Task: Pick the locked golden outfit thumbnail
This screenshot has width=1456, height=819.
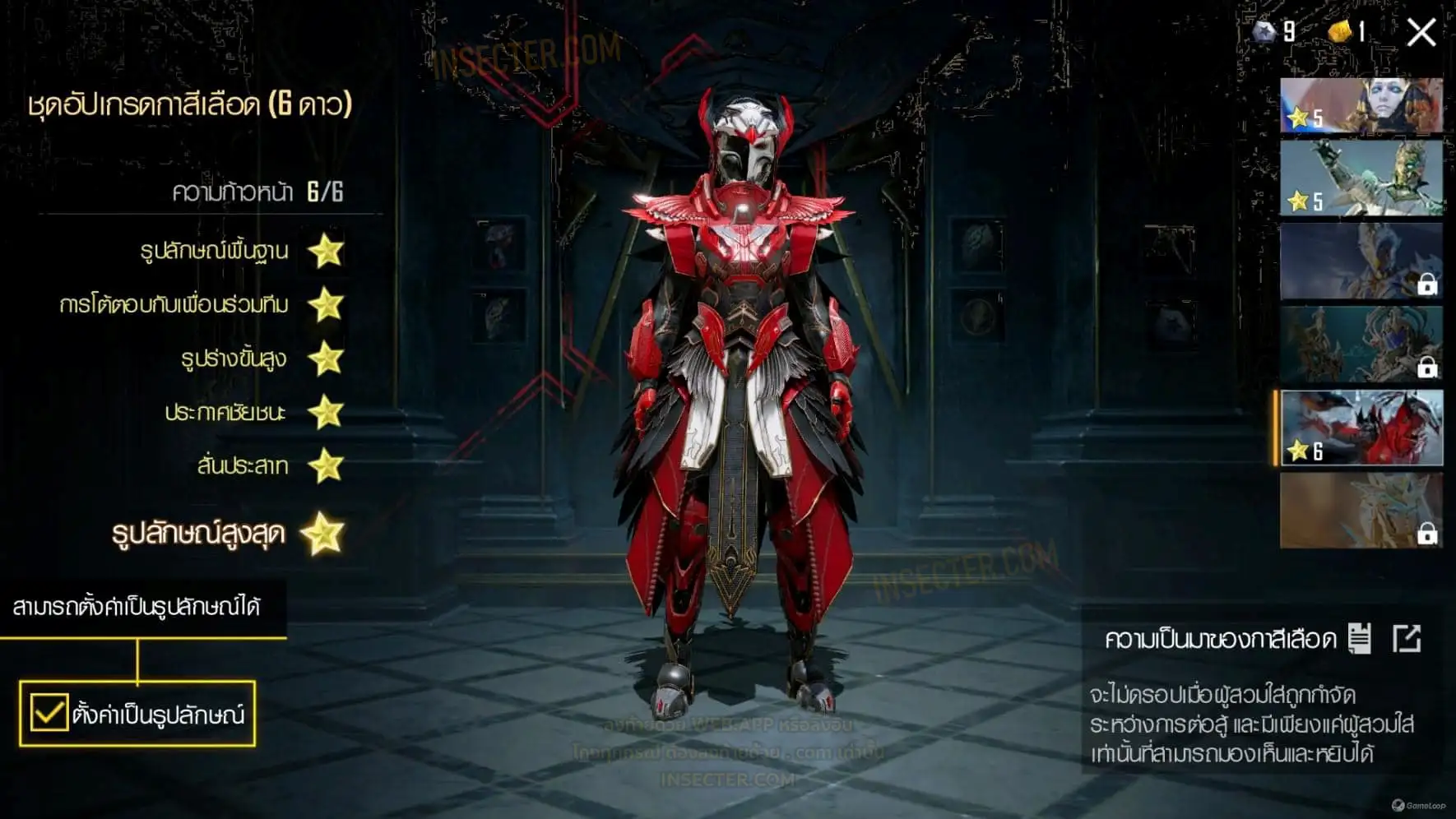Action: tap(1361, 511)
